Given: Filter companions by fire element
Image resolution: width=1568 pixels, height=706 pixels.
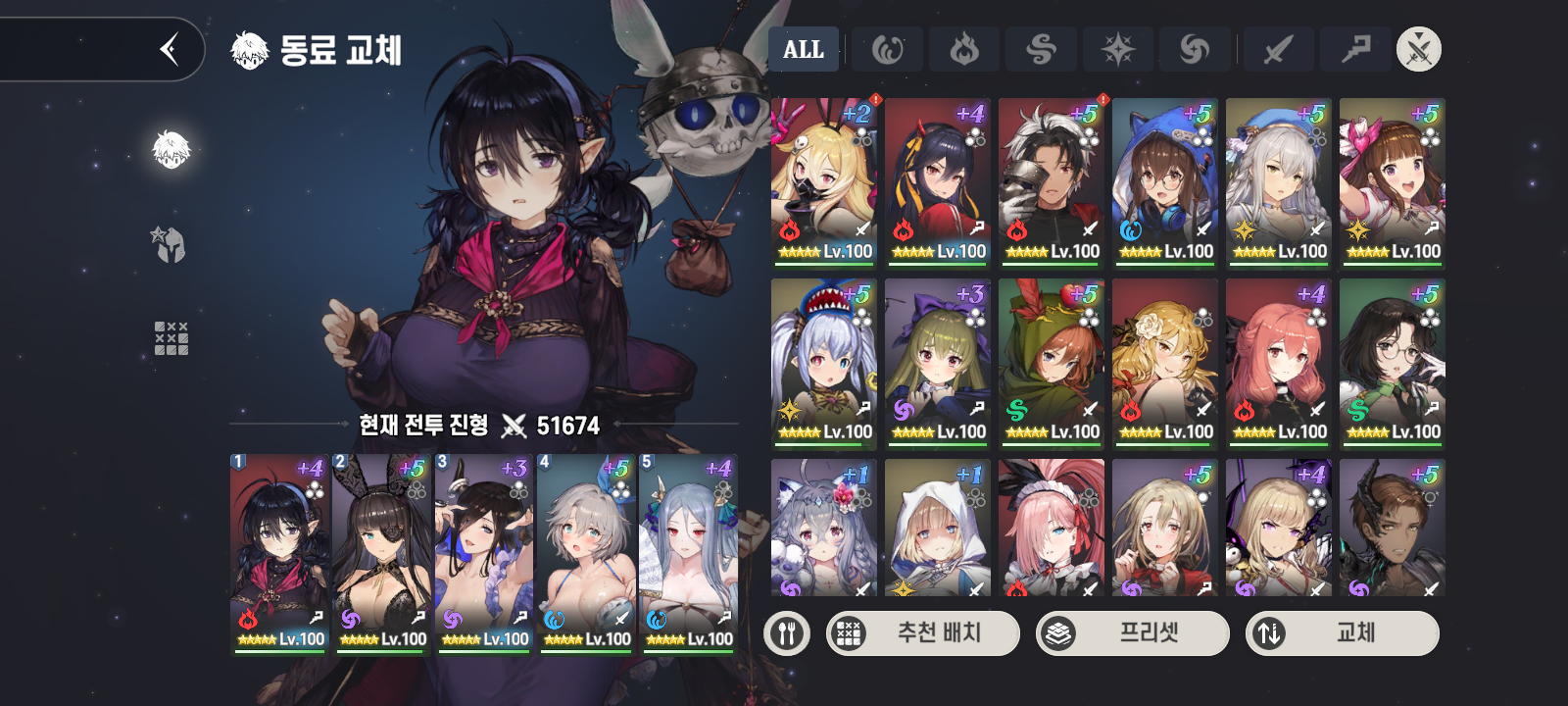Looking at the screenshot, I should [964, 49].
